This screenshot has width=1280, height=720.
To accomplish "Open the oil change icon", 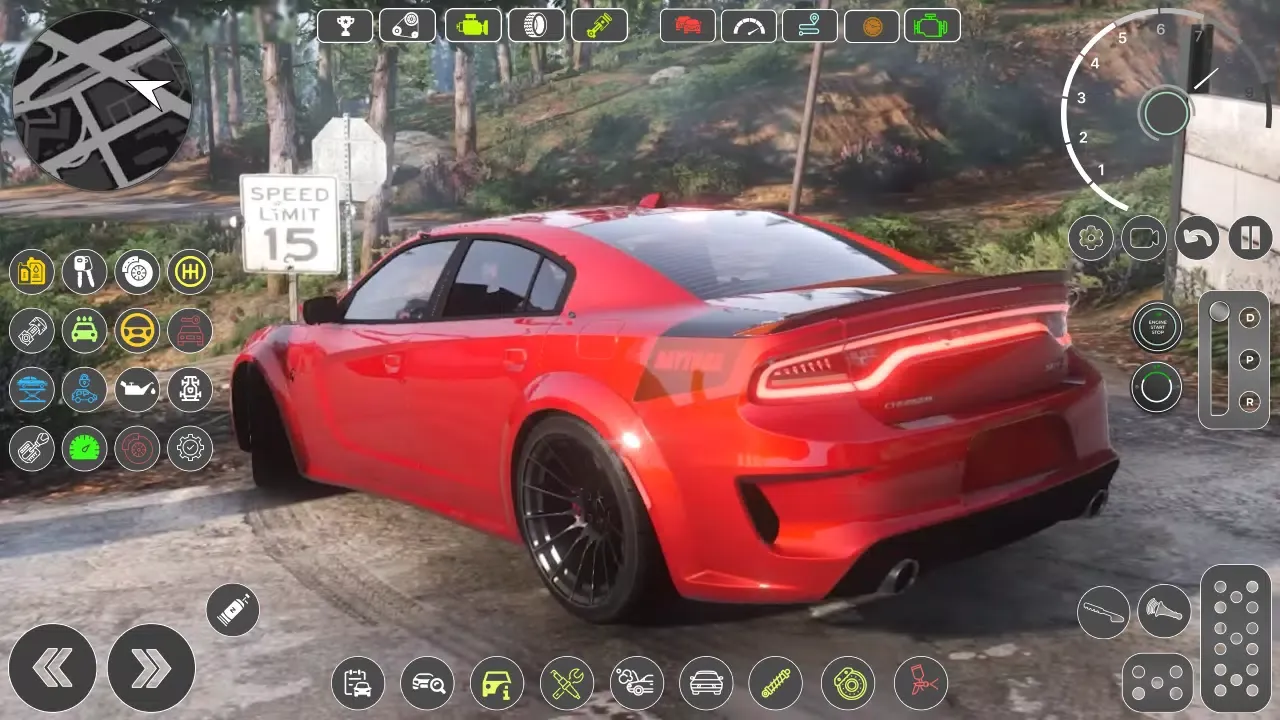I will point(136,390).
